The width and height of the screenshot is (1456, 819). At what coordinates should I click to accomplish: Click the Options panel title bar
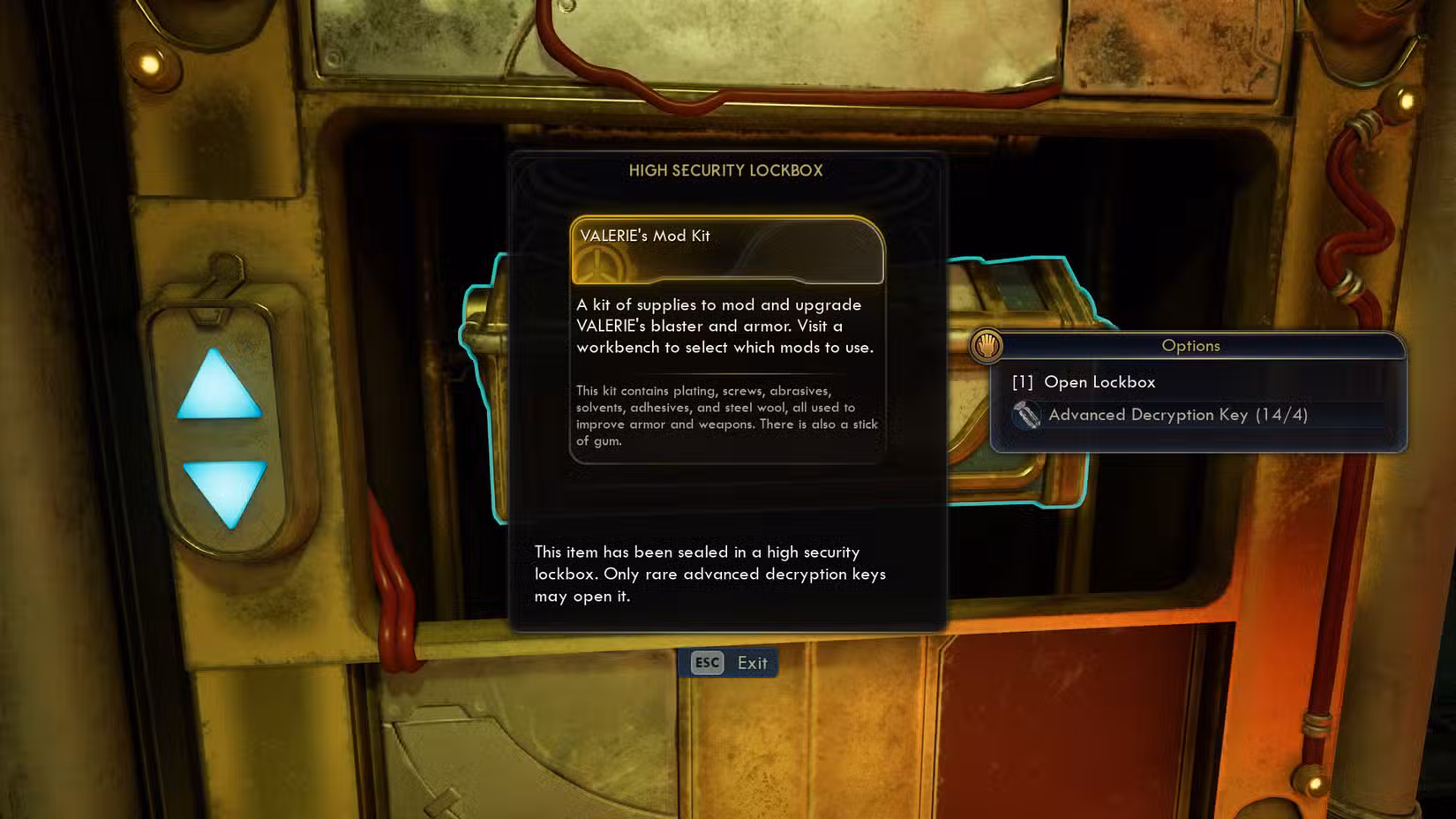[x=1190, y=346]
